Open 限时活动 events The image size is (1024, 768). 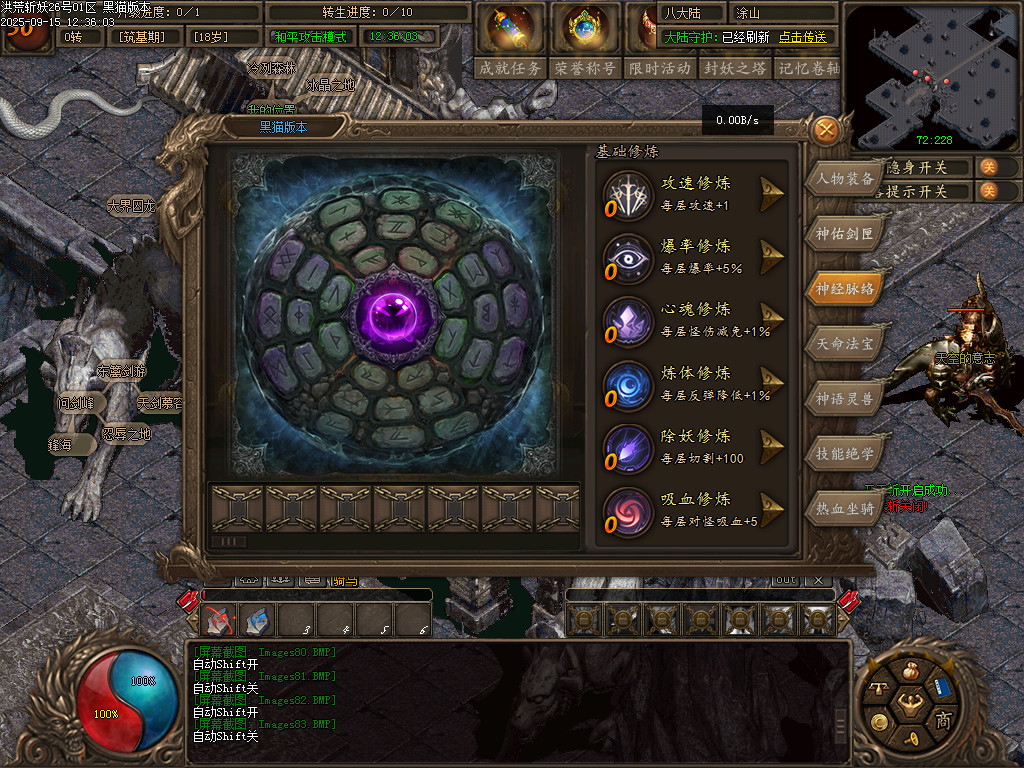coord(660,68)
